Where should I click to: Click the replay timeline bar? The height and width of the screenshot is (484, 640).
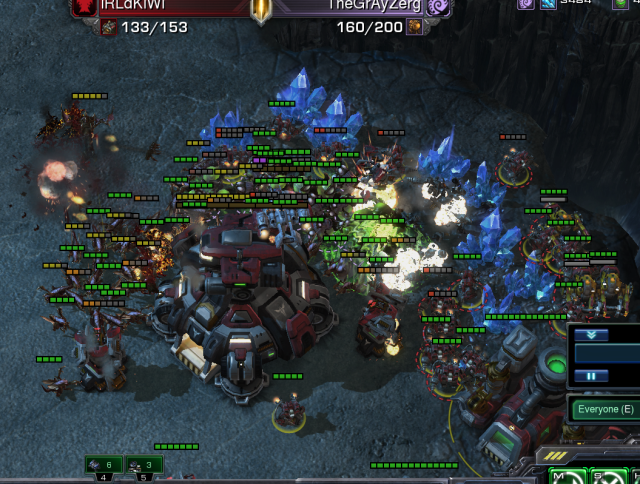click(608, 355)
